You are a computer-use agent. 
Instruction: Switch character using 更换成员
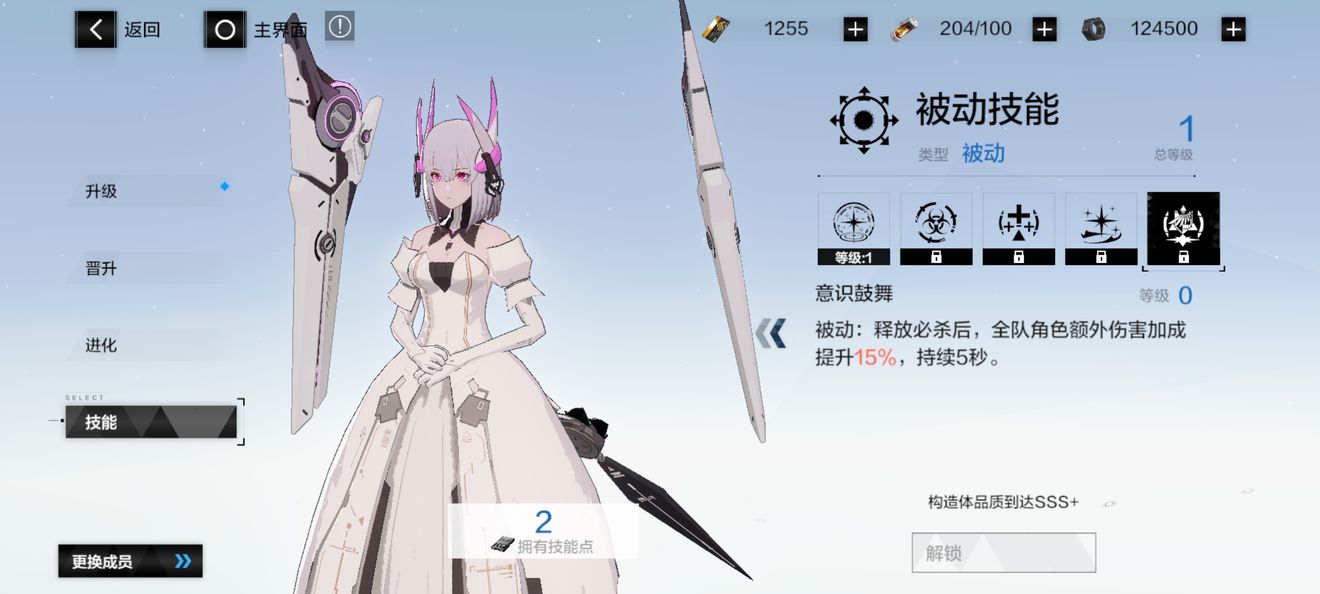pyautogui.click(x=130, y=561)
